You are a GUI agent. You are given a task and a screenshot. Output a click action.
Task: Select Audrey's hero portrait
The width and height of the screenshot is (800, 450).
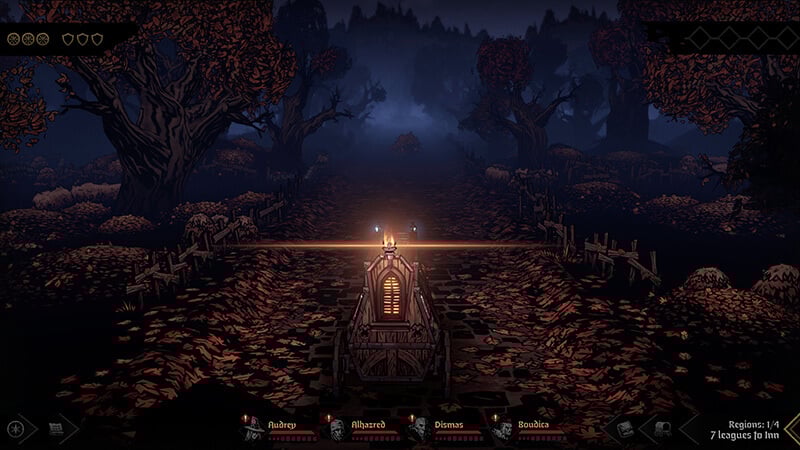pyautogui.click(x=254, y=428)
